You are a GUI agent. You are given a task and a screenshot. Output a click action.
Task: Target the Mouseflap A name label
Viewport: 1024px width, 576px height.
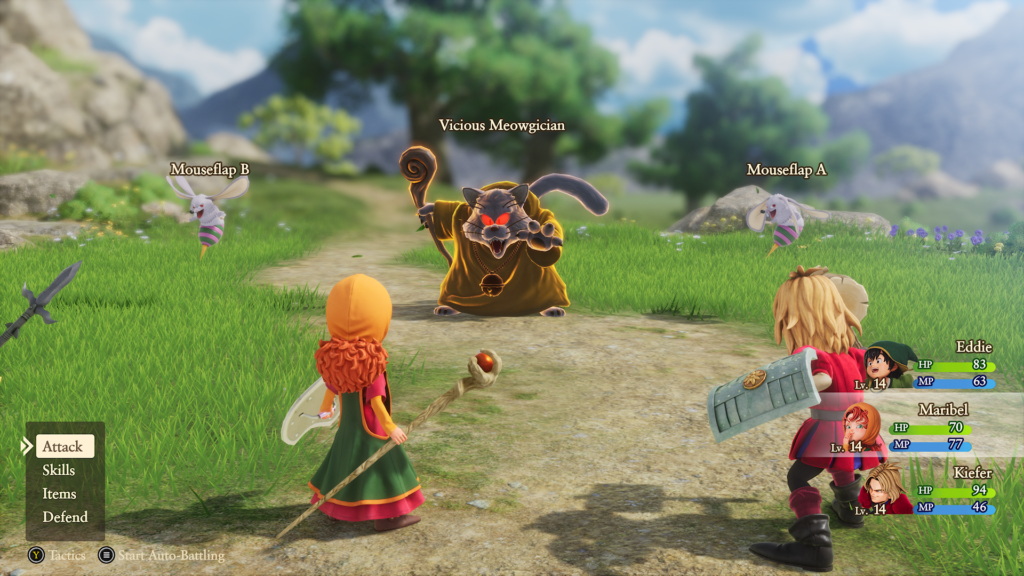pyautogui.click(x=786, y=170)
